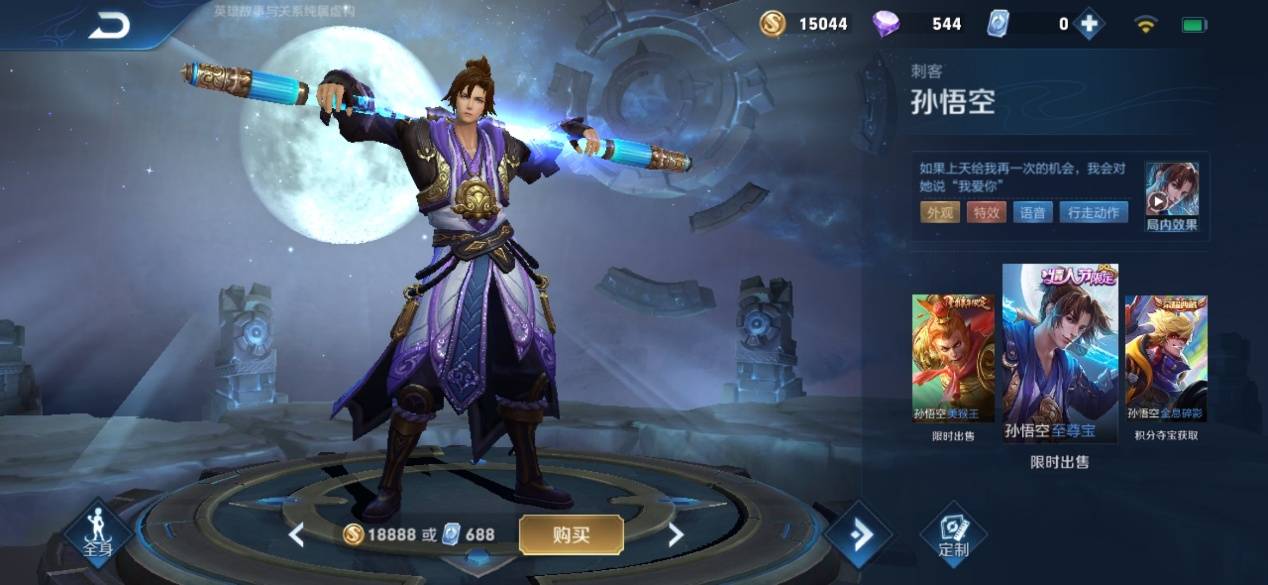The height and width of the screenshot is (585, 1268).
Task: Select the 孙悟空 至尊宝 skin card
Action: [1060, 354]
